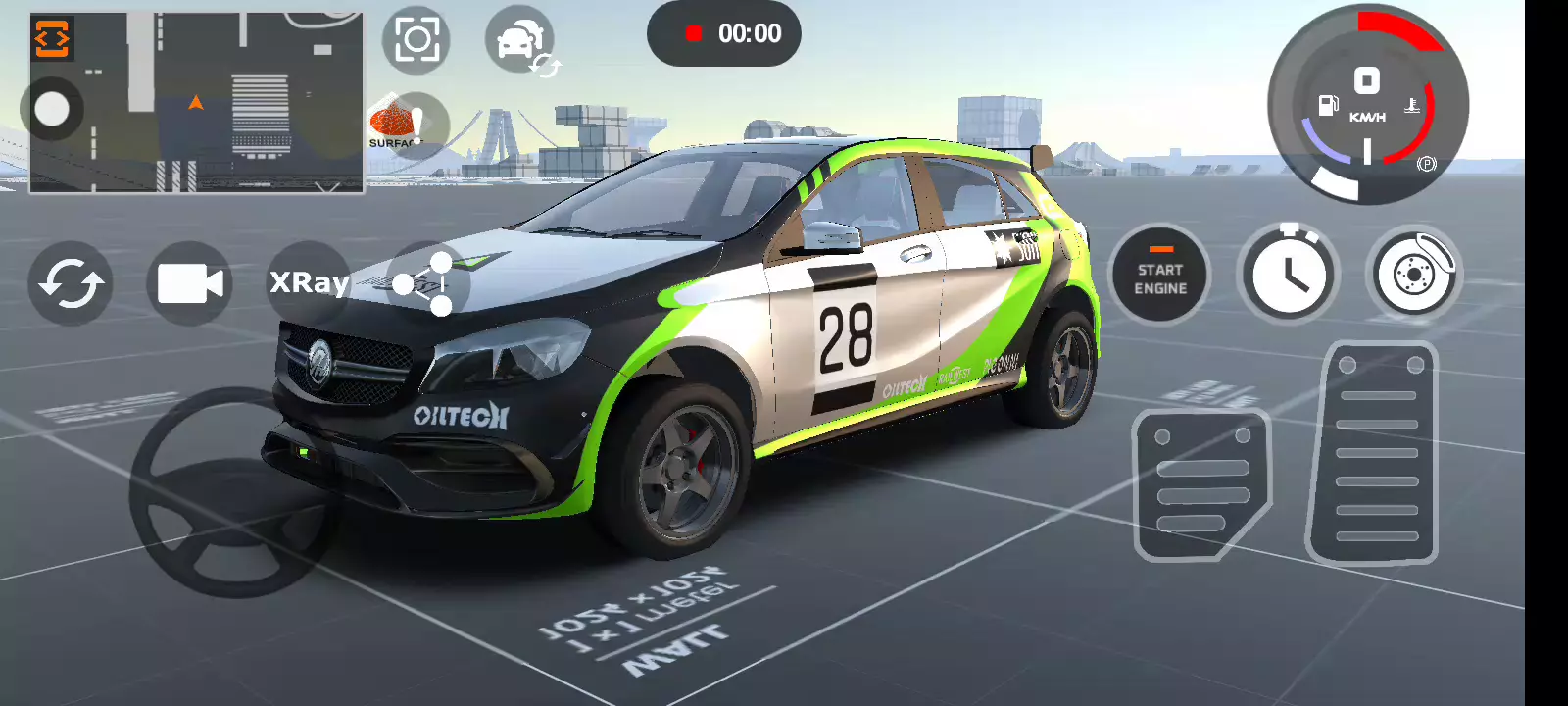Stop the screen recording timer

click(x=723, y=33)
